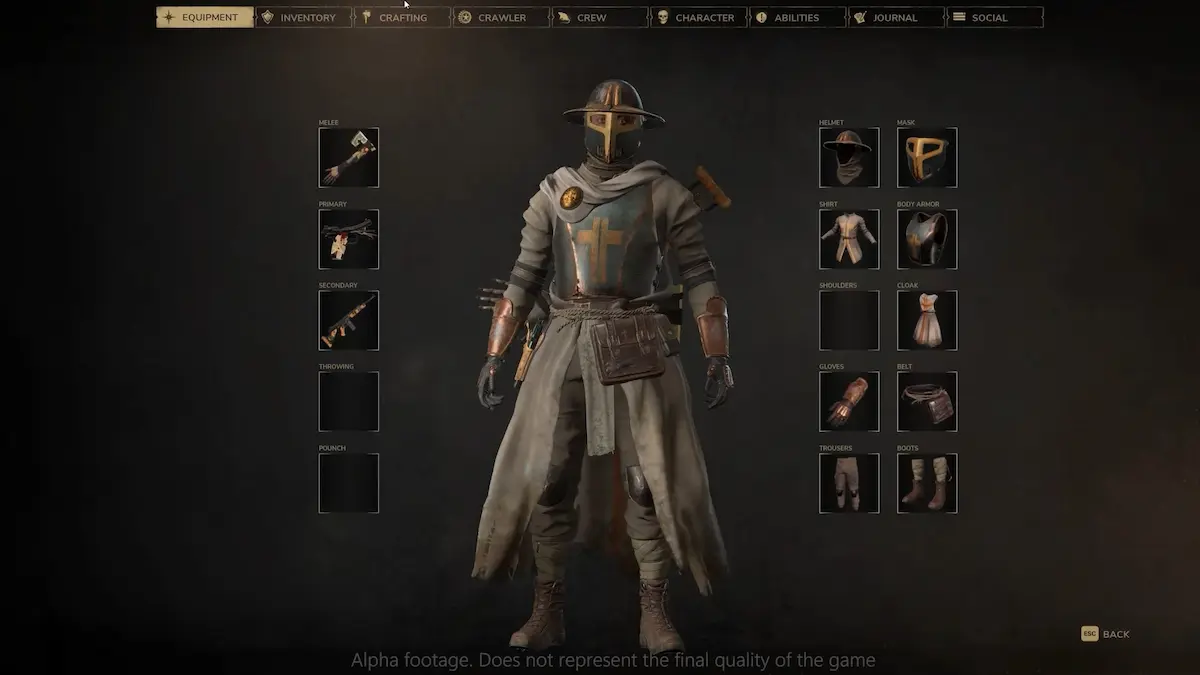
Task: Open the Journal tab
Action: point(896,17)
